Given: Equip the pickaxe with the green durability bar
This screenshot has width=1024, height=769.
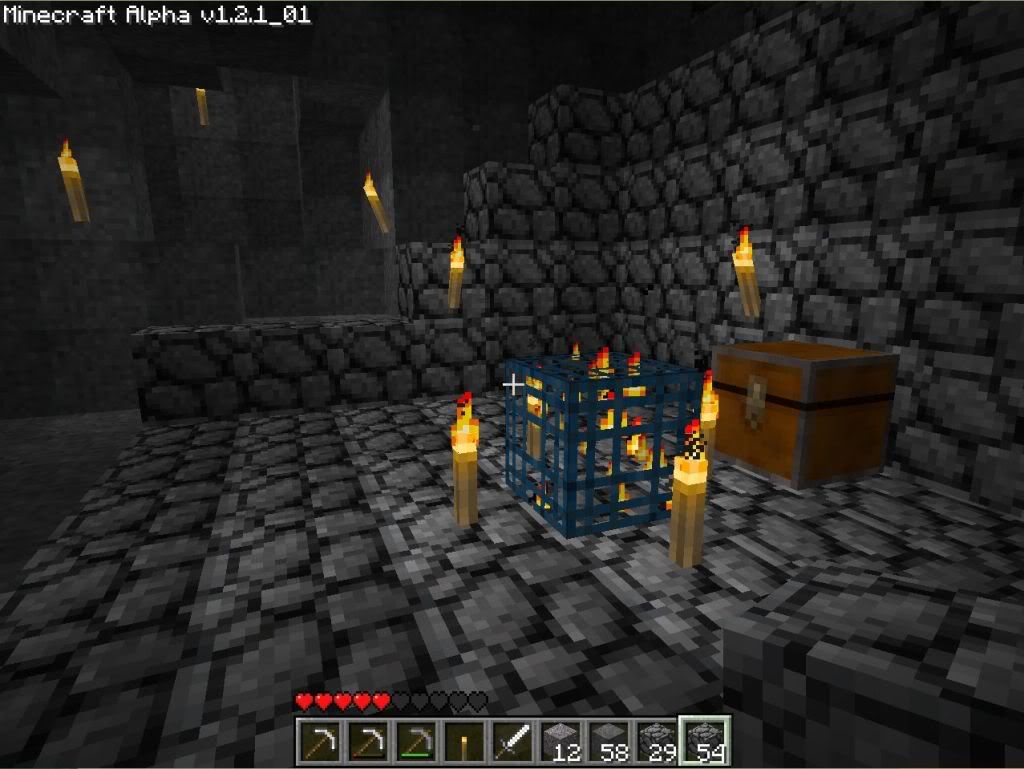Looking at the screenshot, I should click(416, 742).
